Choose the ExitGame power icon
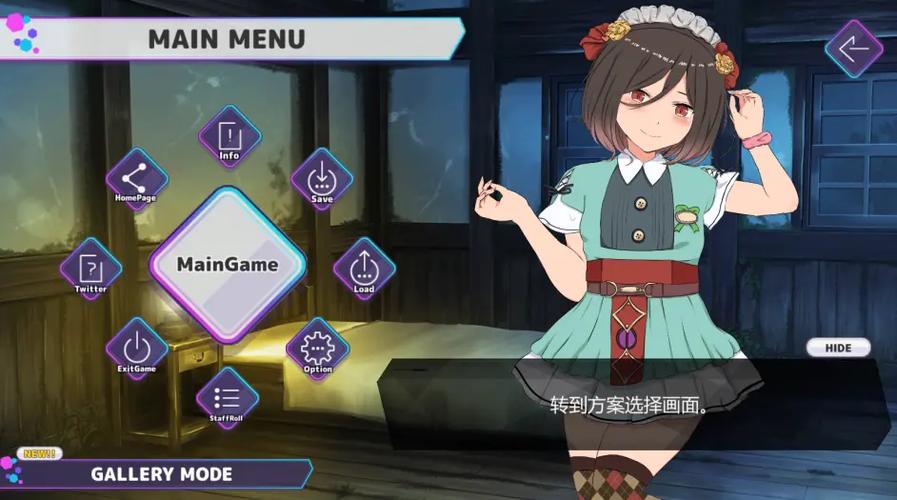Image resolution: width=897 pixels, height=500 pixels. (x=136, y=350)
